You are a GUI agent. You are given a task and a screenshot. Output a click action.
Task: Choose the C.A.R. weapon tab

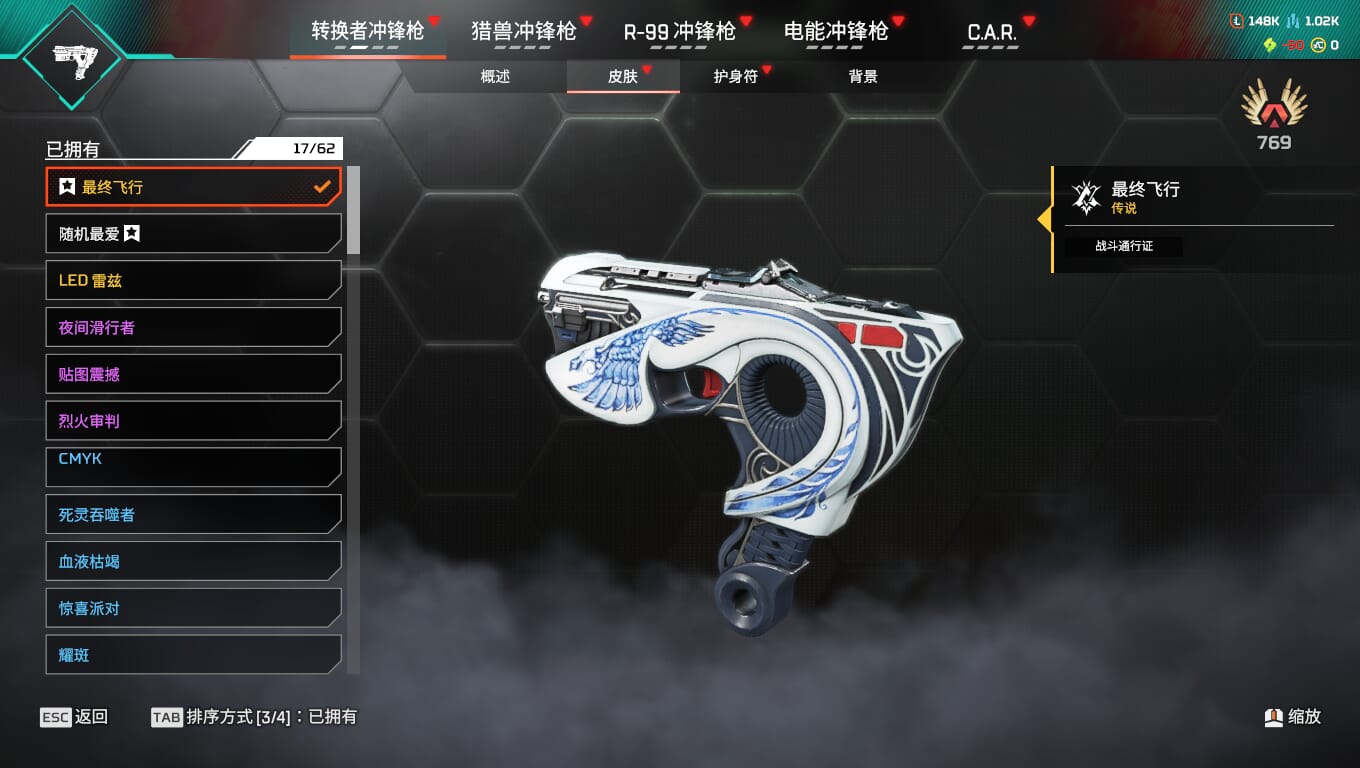tap(992, 32)
